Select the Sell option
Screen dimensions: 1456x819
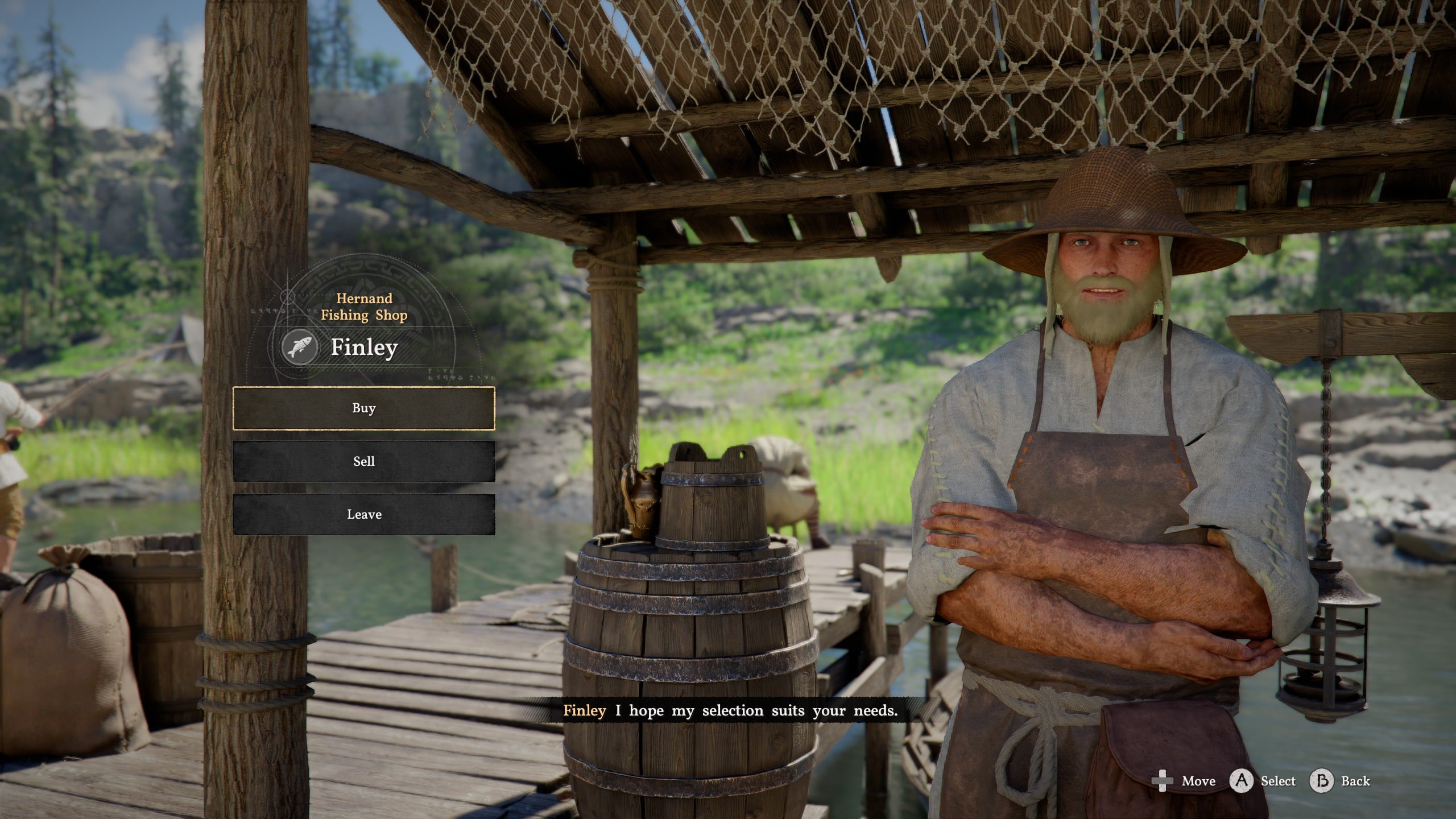click(363, 461)
